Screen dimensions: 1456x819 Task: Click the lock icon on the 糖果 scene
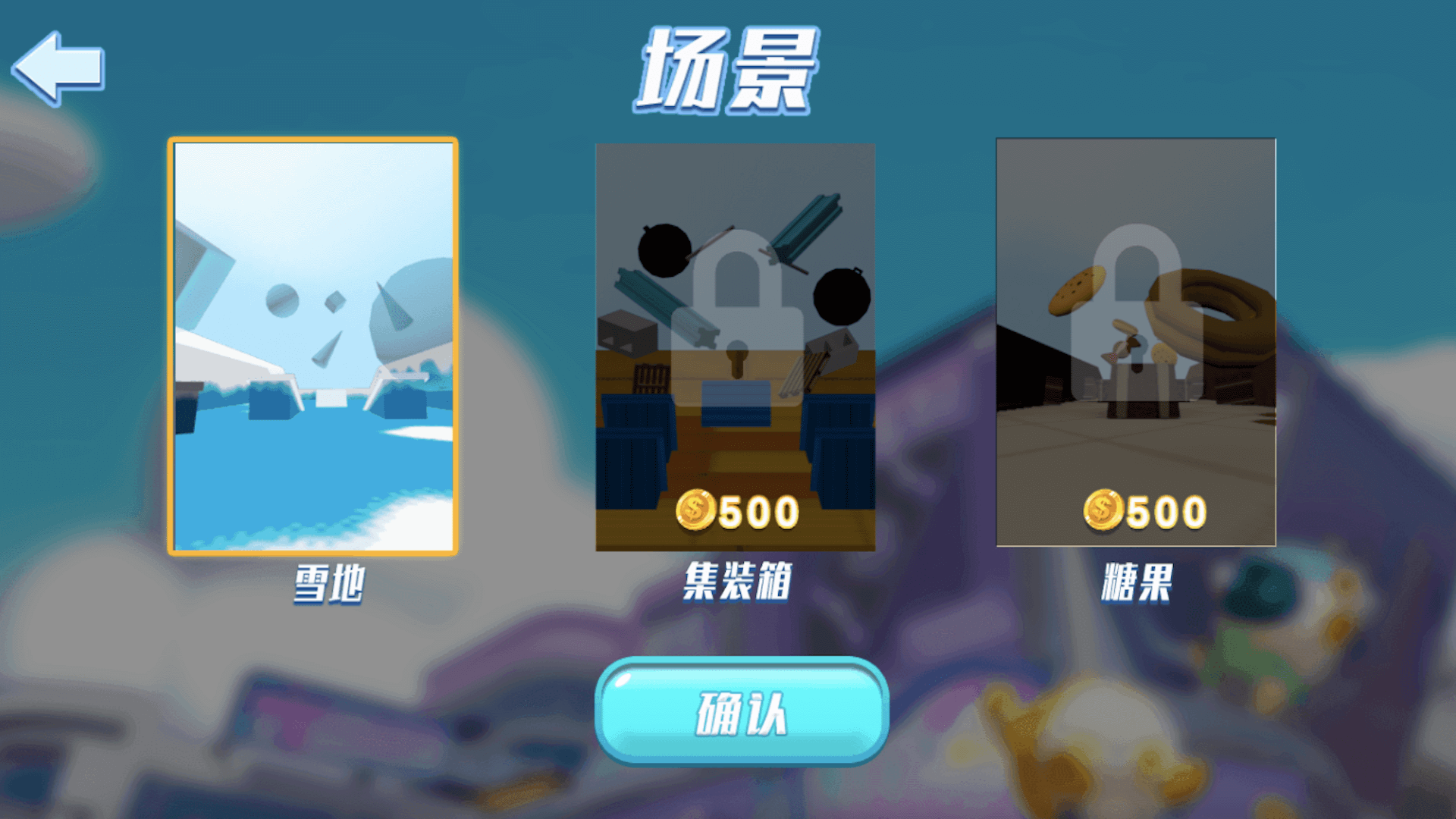pos(1135,318)
